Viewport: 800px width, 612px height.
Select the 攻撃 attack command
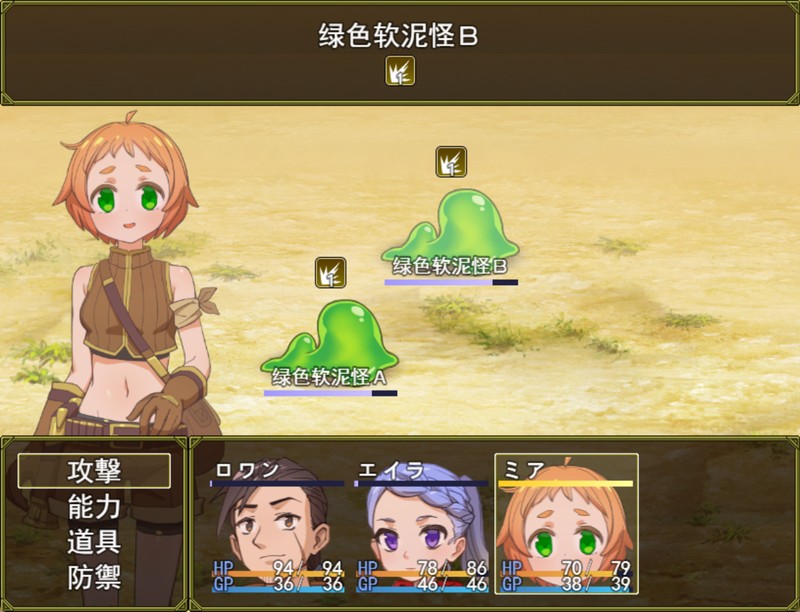94,471
